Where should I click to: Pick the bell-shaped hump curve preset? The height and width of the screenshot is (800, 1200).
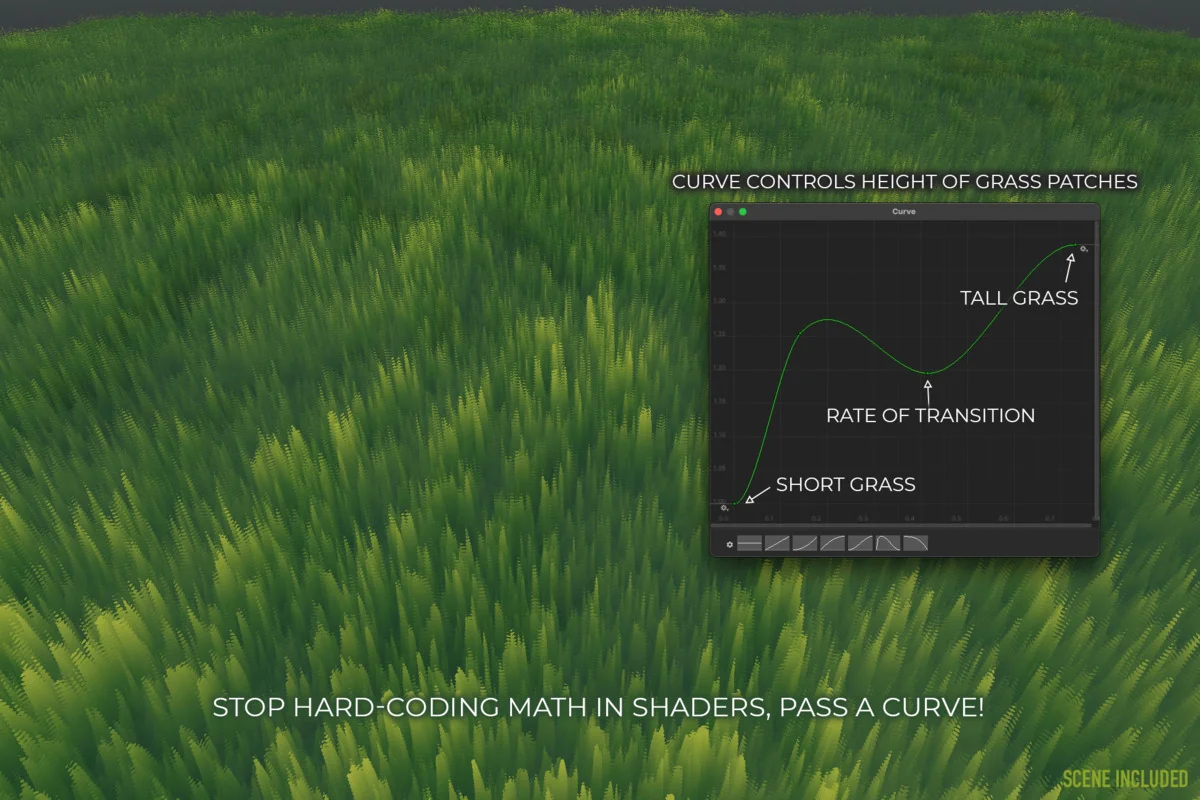(x=888, y=543)
